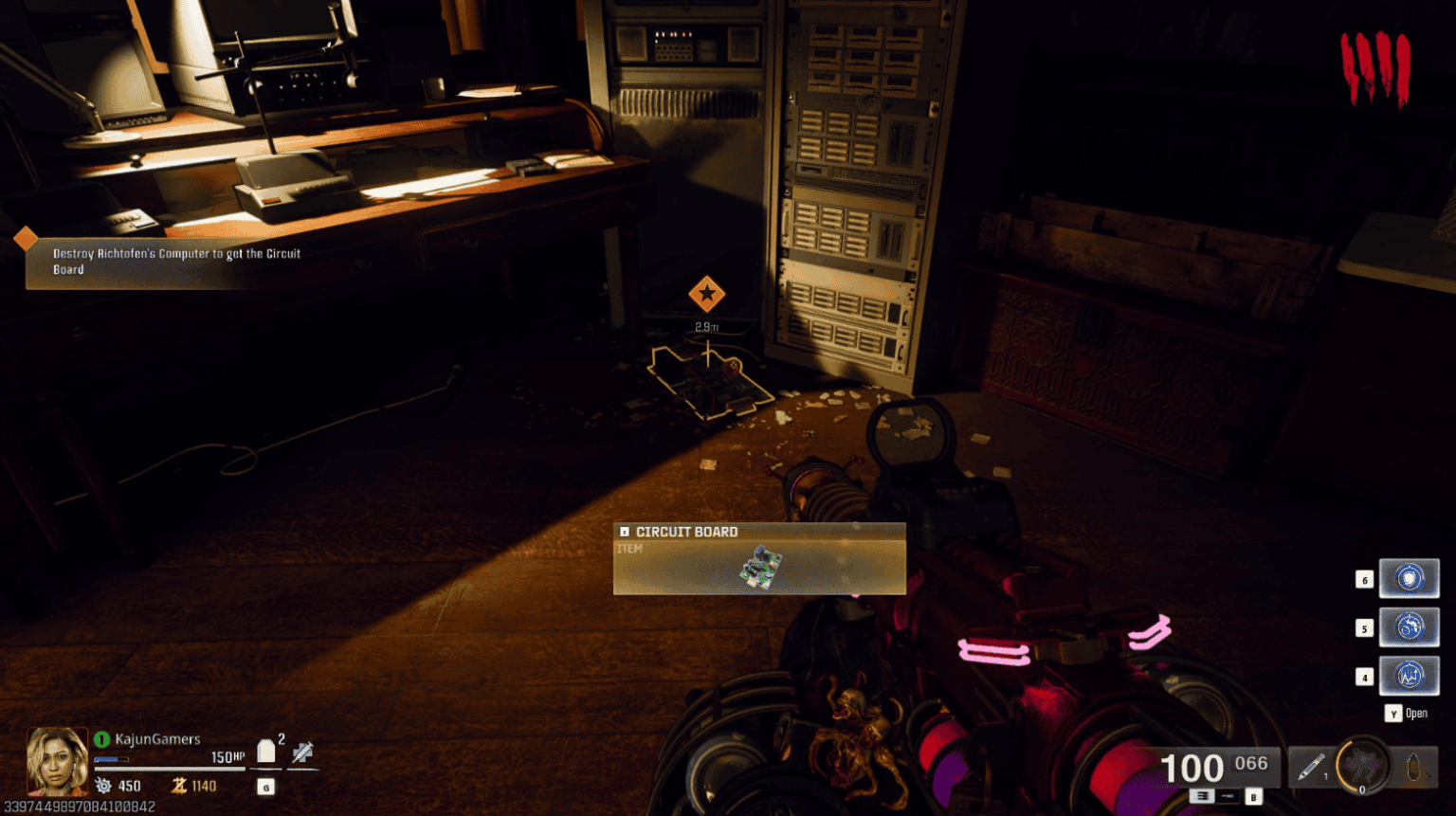Click the KajunGamers player portrait
This screenshot has width=1456, height=816.
coord(57,761)
